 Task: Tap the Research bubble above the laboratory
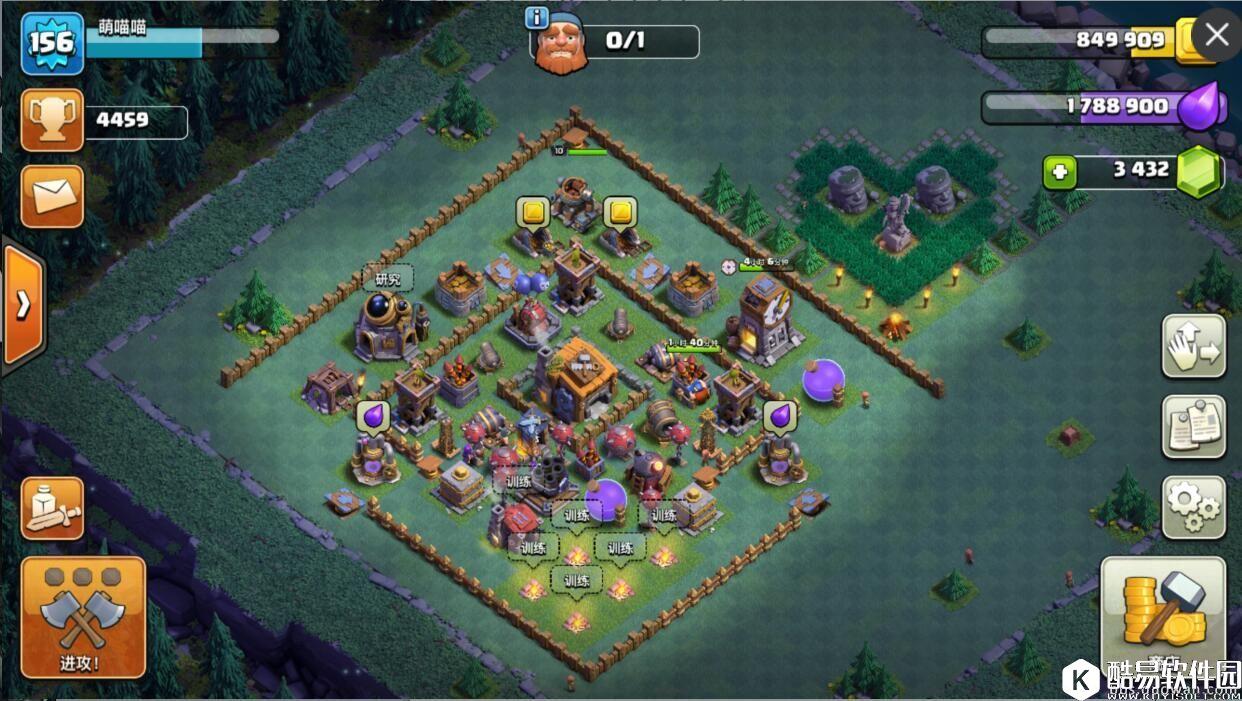click(x=387, y=279)
